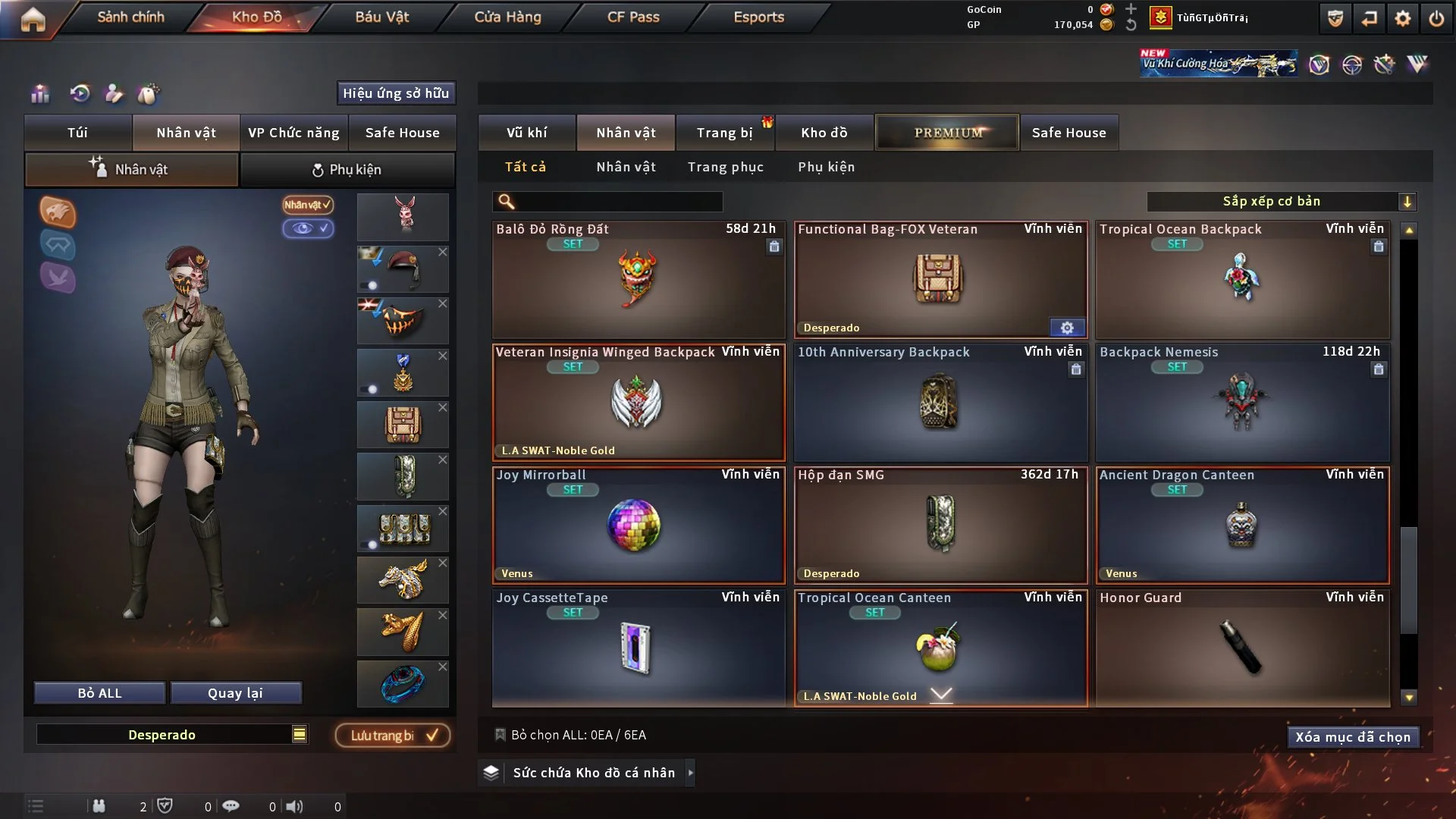The width and height of the screenshot is (1456, 819).
Task: Save loadout with Lưu trang bị
Action: (x=393, y=736)
